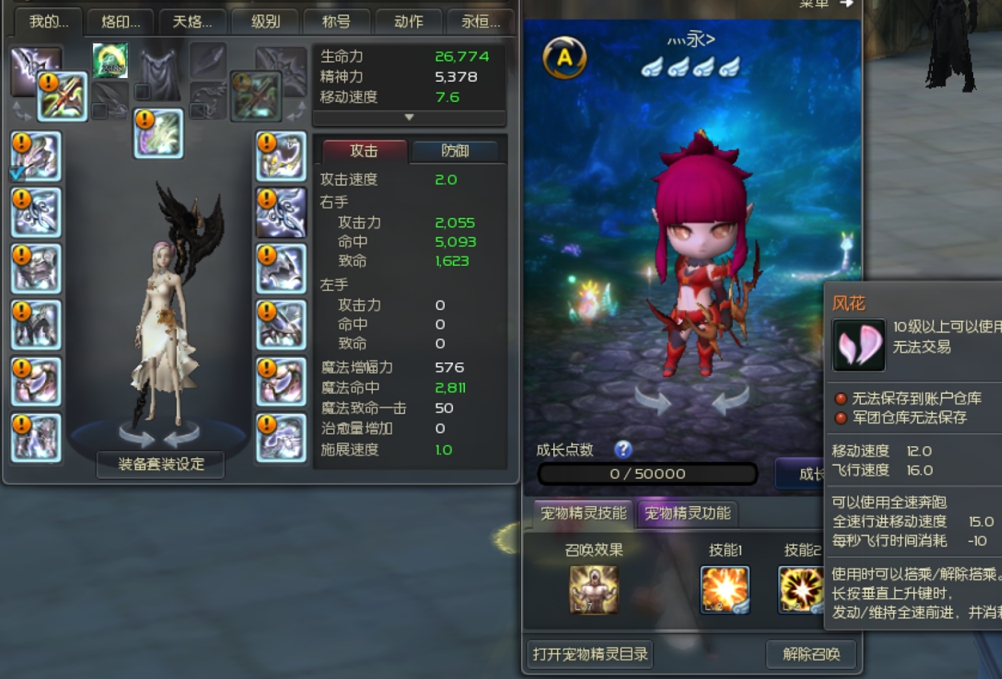Select the 攻击 attack stats tab

coord(364,151)
